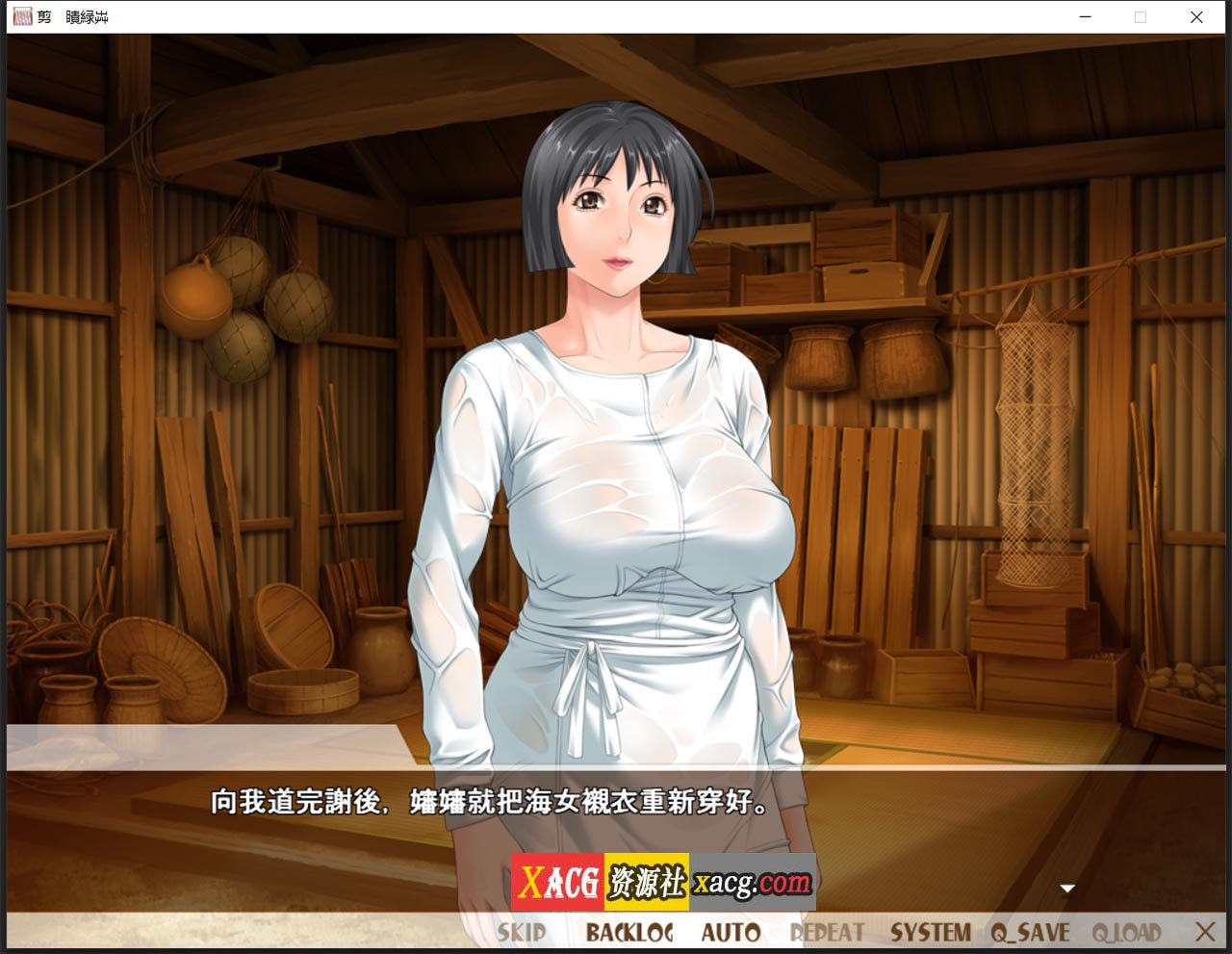Quick save the game with Q_SAVE
The width and height of the screenshot is (1232, 954).
pos(1031,932)
